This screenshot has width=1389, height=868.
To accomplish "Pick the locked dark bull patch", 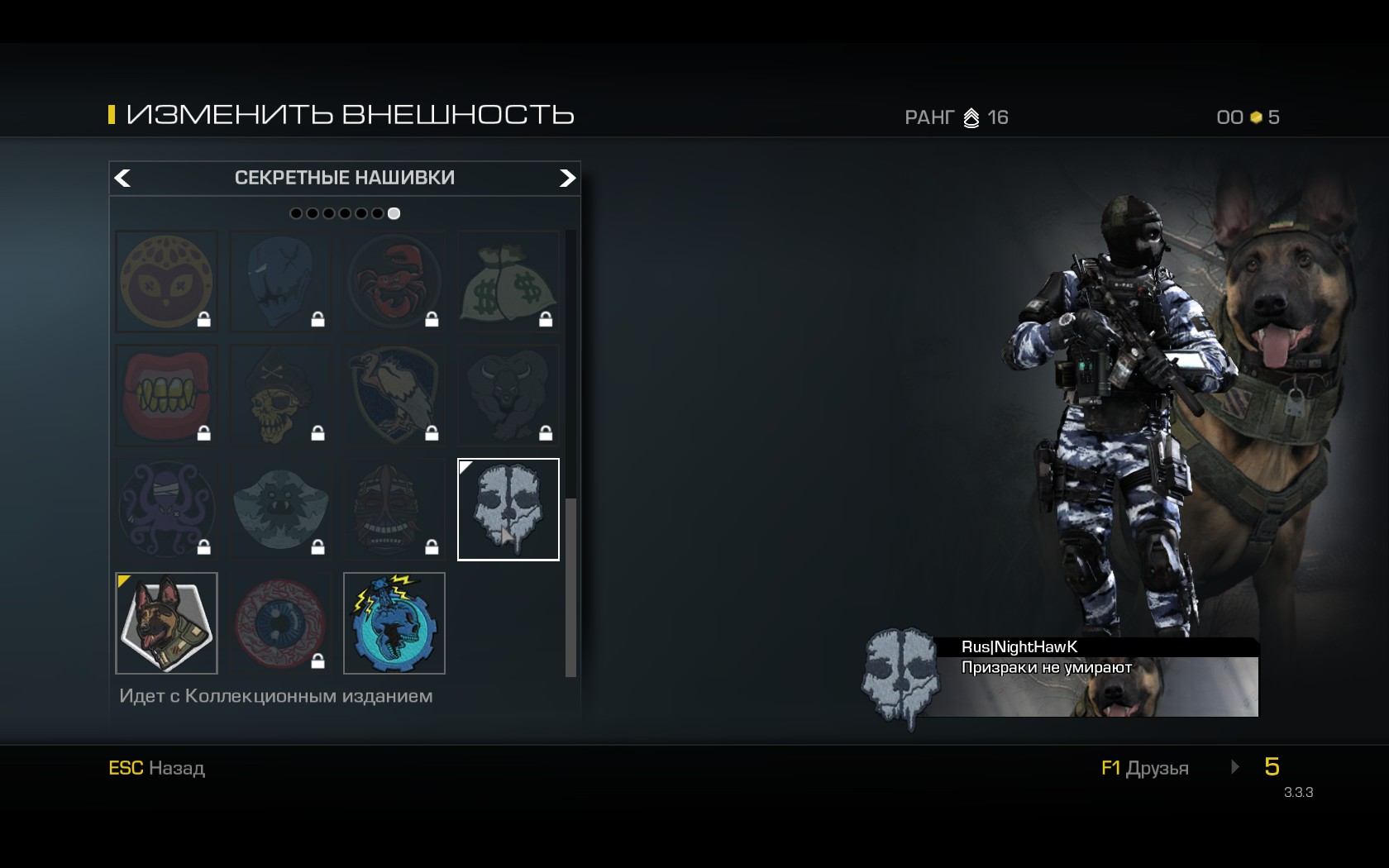I will pyautogui.click(x=508, y=395).
